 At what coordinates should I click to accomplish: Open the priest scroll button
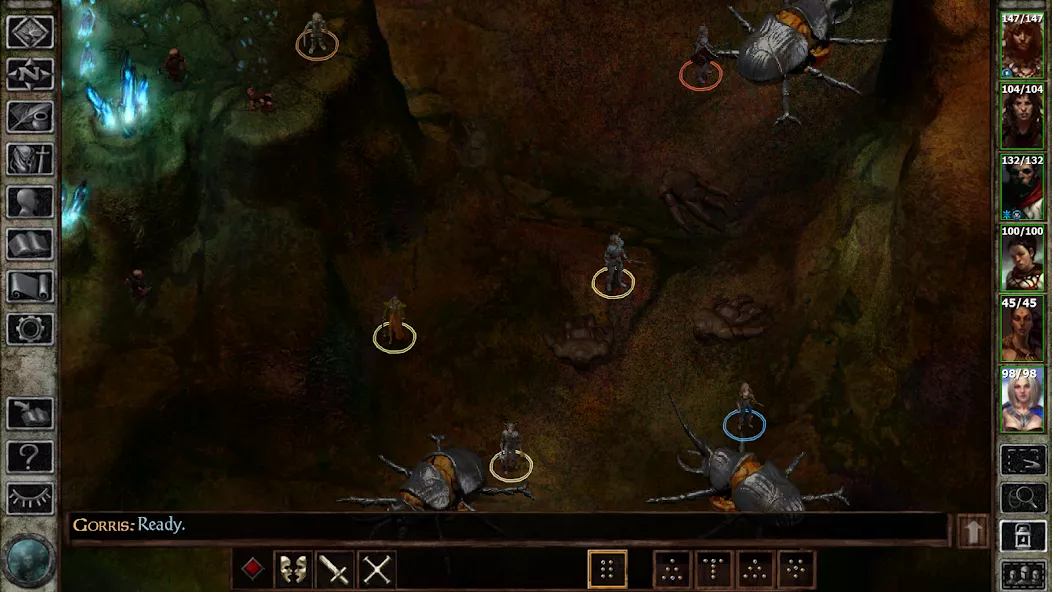click(x=30, y=287)
